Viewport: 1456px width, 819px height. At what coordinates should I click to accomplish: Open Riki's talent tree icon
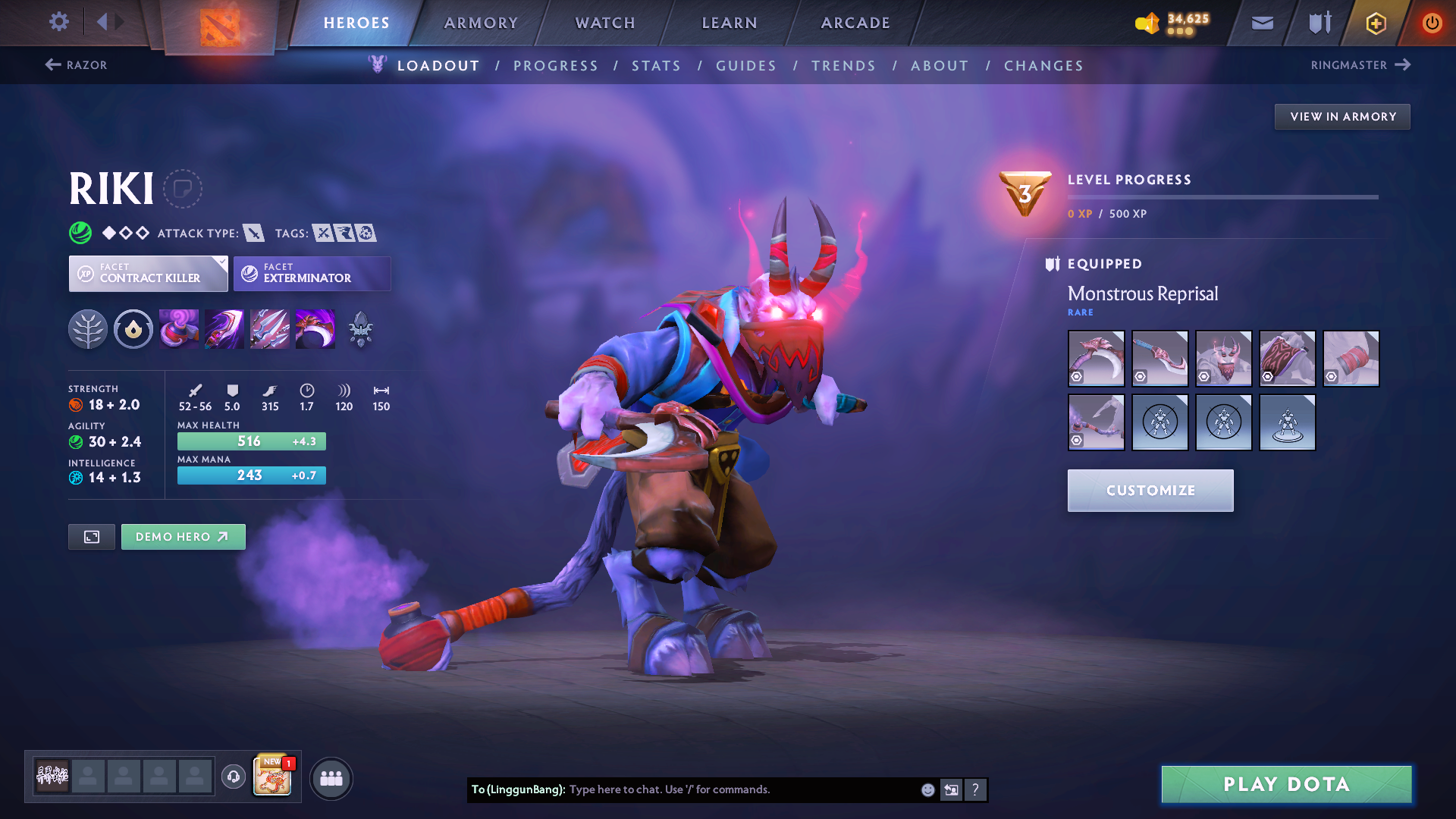[88, 328]
